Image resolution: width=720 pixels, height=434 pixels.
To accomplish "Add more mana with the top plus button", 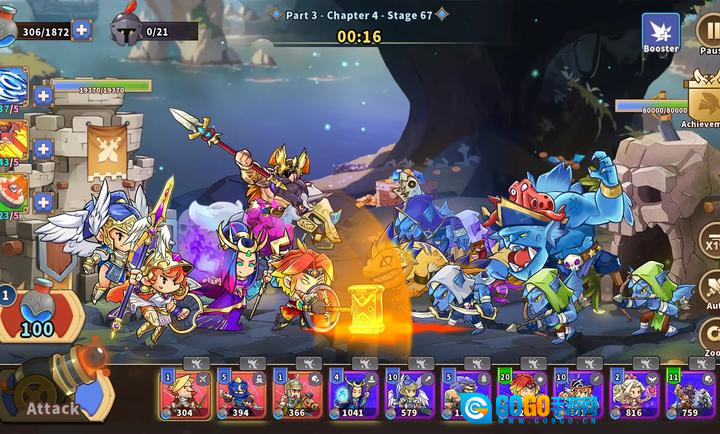I will click(x=82, y=30).
